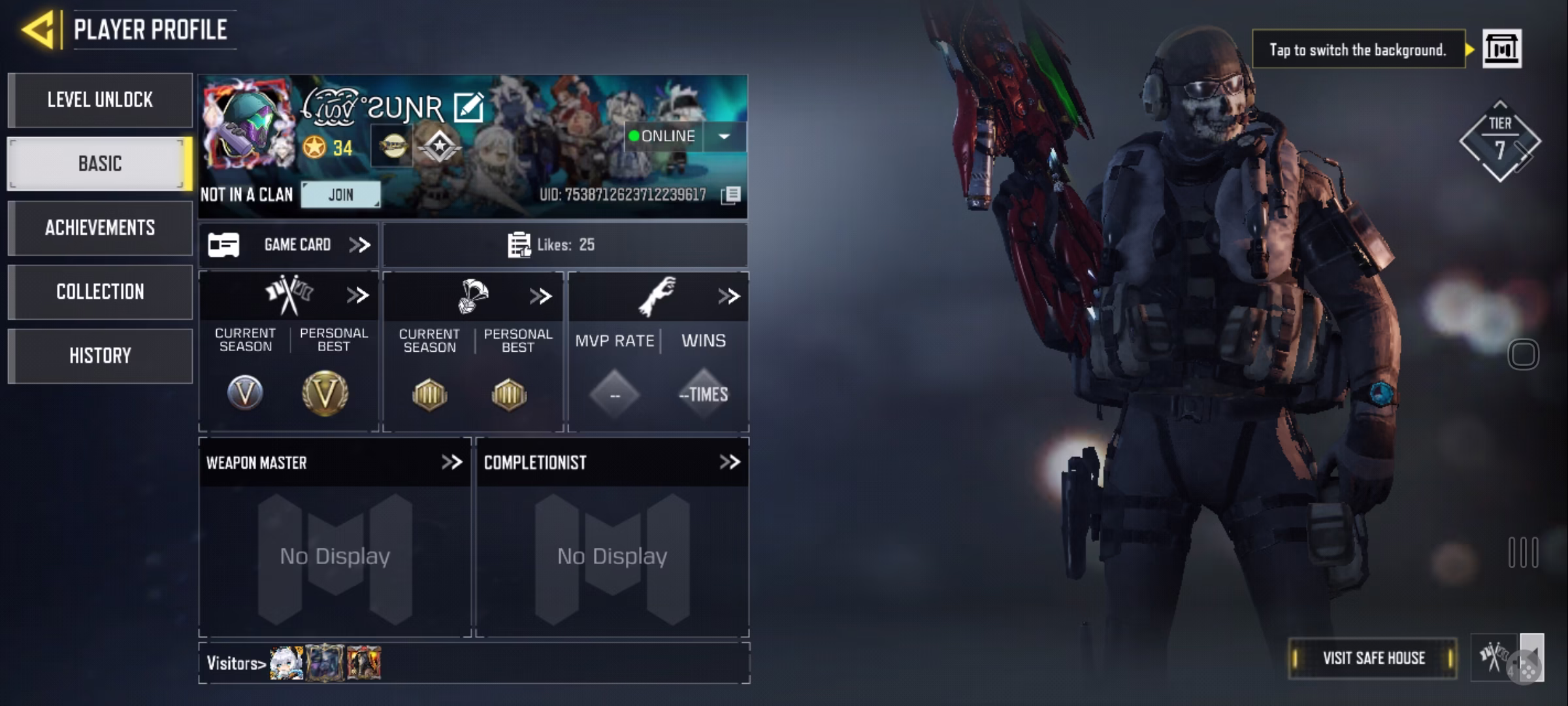
Task: Switch the background with the gallery icon
Action: tap(1501, 49)
